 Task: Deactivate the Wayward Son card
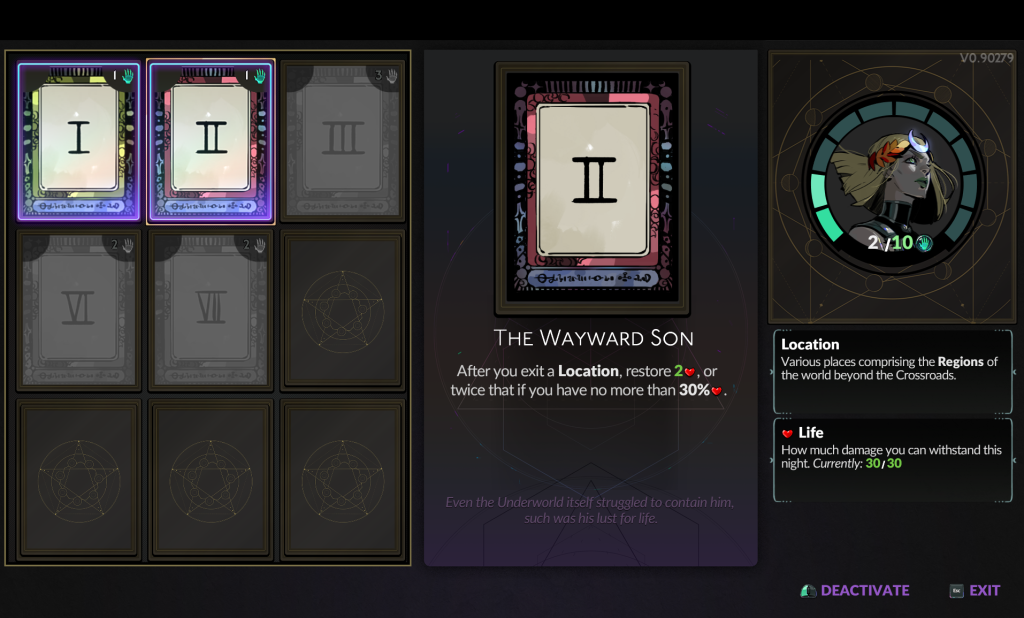tap(856, 590)
